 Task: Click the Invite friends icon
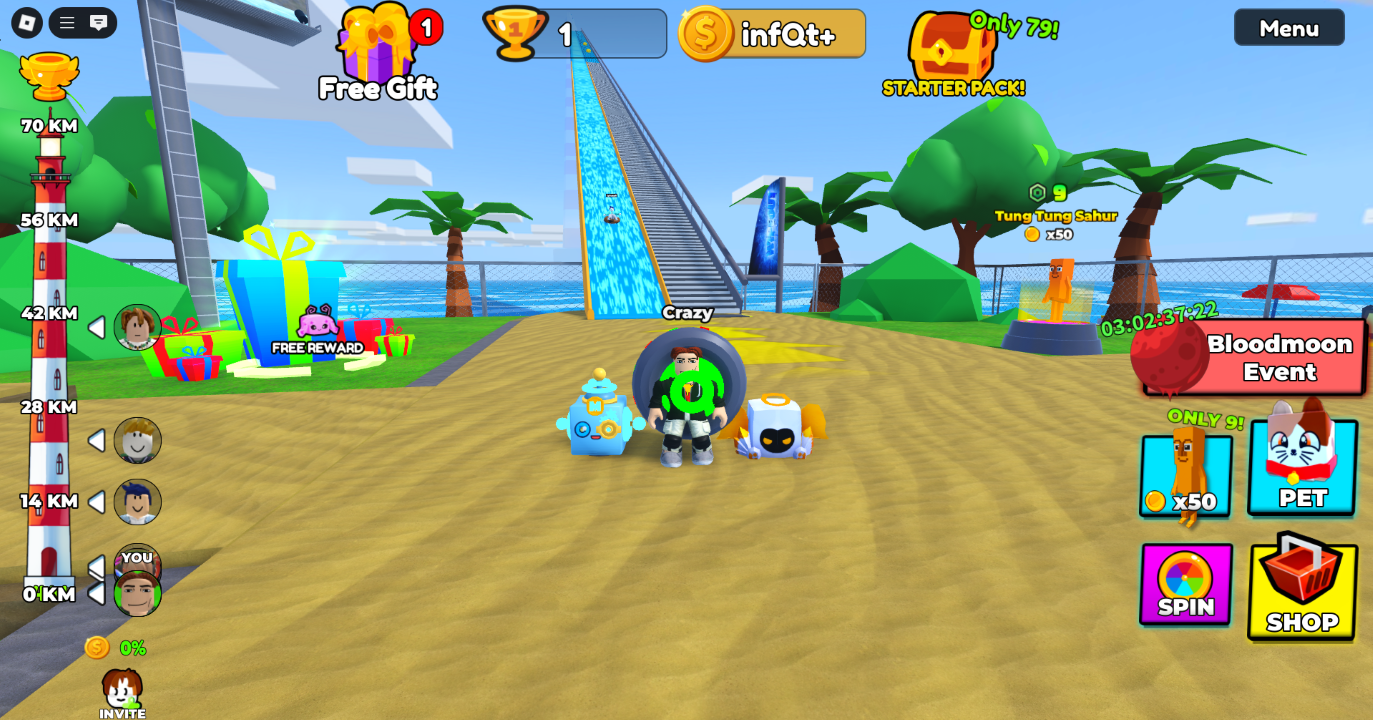122,692
